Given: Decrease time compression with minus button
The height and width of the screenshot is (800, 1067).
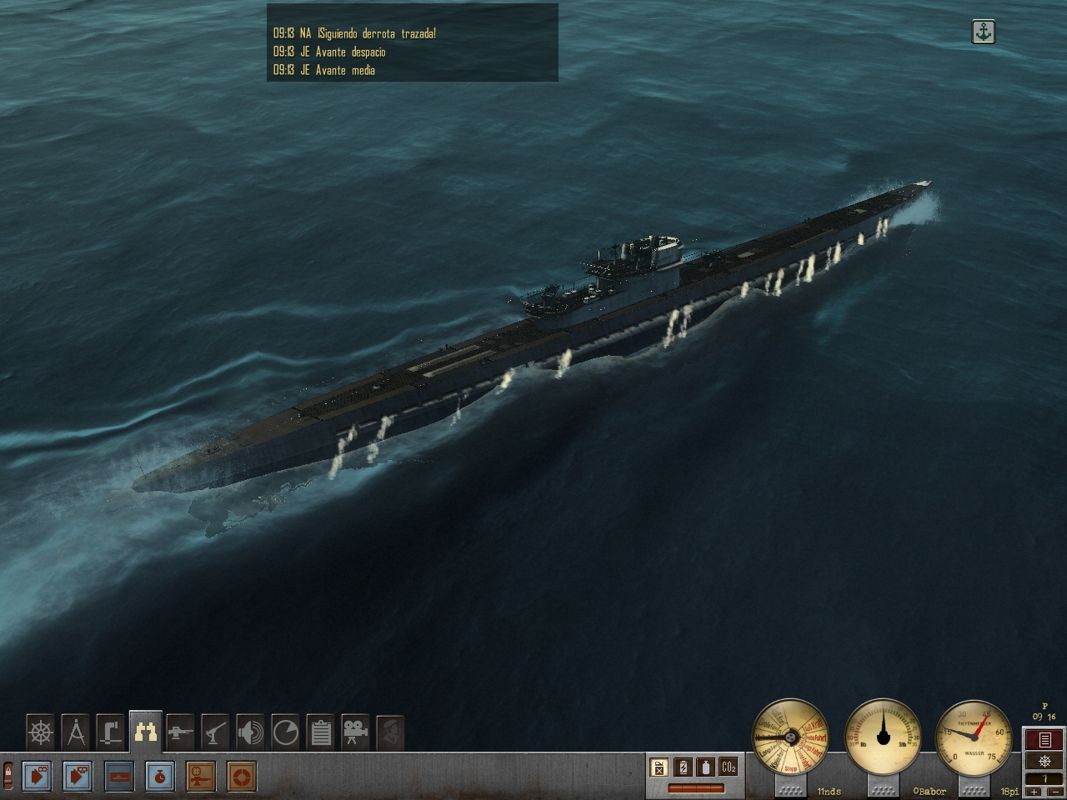Looking at the screenshot, I should [1053, 791].
